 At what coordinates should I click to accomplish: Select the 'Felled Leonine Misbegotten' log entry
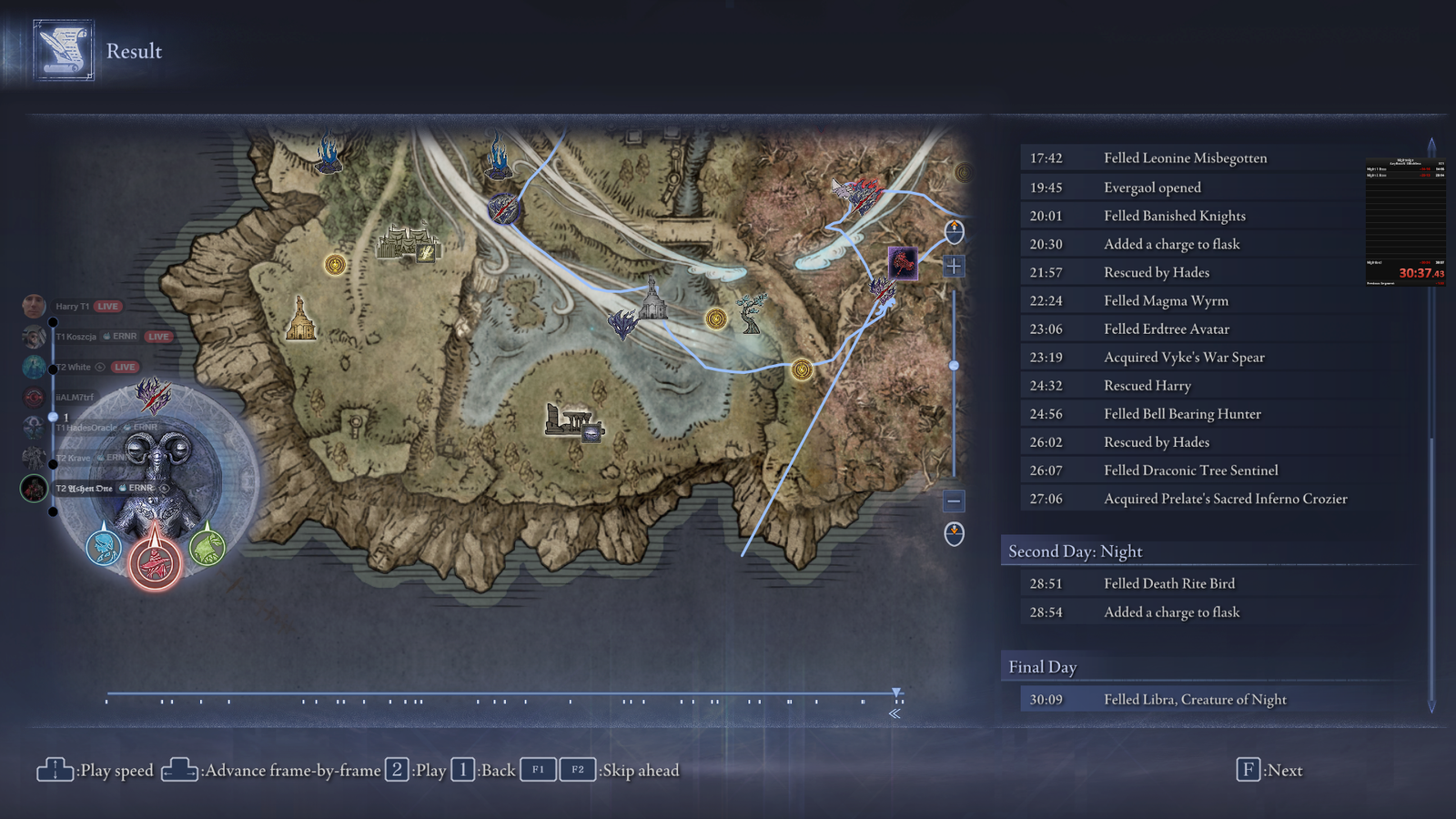coord(1185,158)
